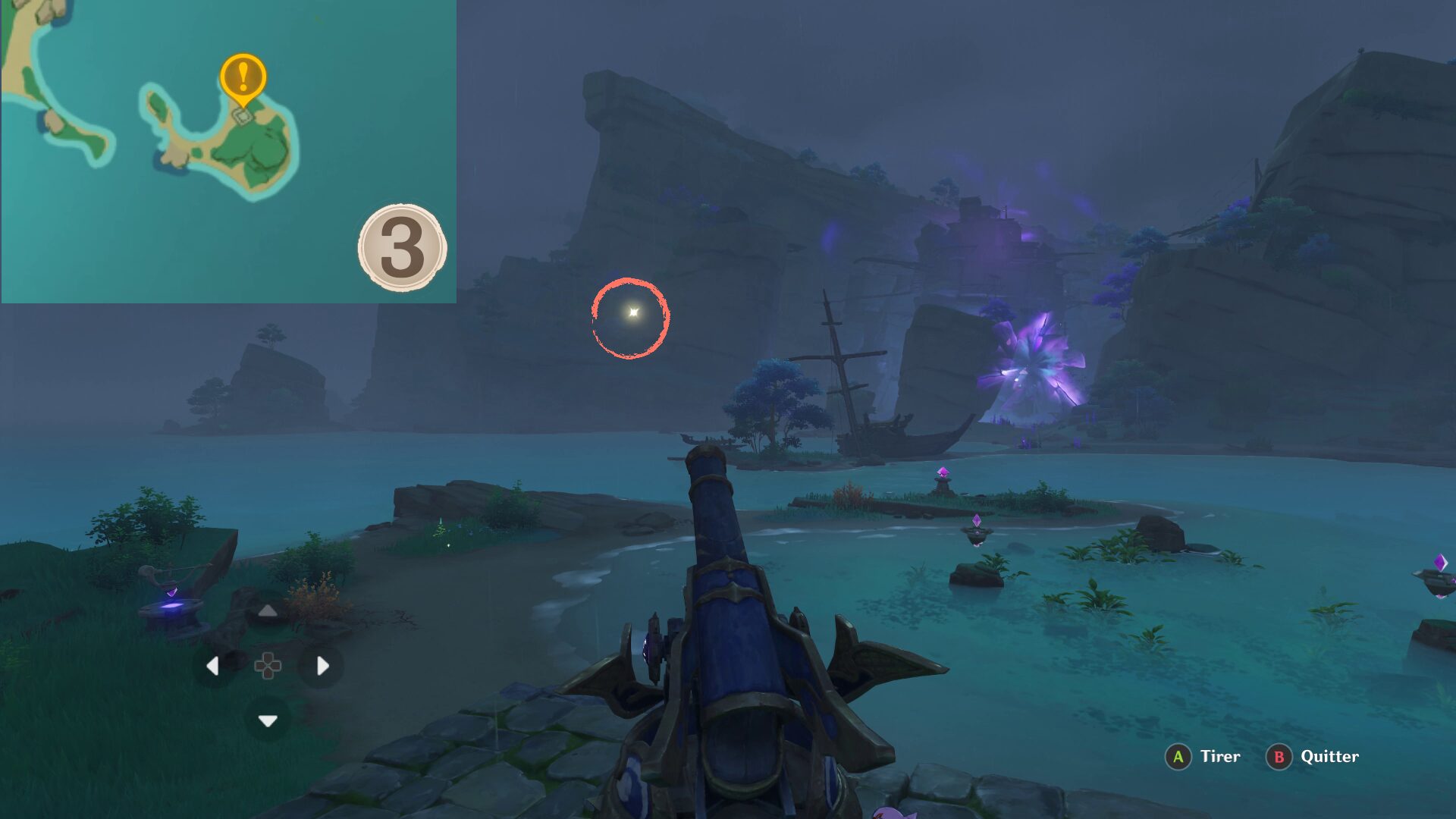Screen dimensions: 1456x819
Task: Aim the cannon with the left arrow
Action: click(x=213, y=666)
